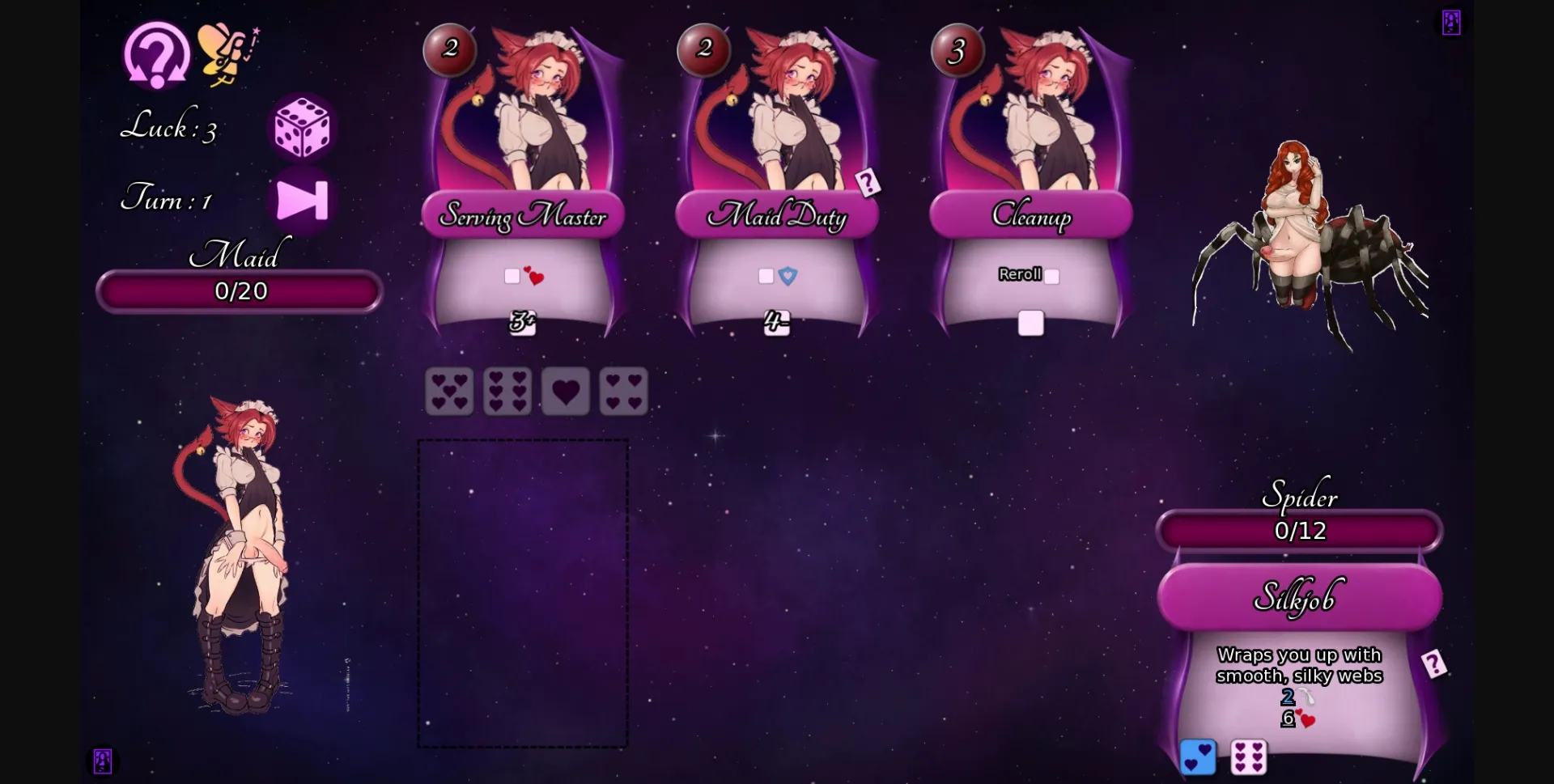Screen dimensions: 1554x784
Task: Toggle the checkbox on the Serving Master card
Action: pyautogui.click(x=512, y=275)
